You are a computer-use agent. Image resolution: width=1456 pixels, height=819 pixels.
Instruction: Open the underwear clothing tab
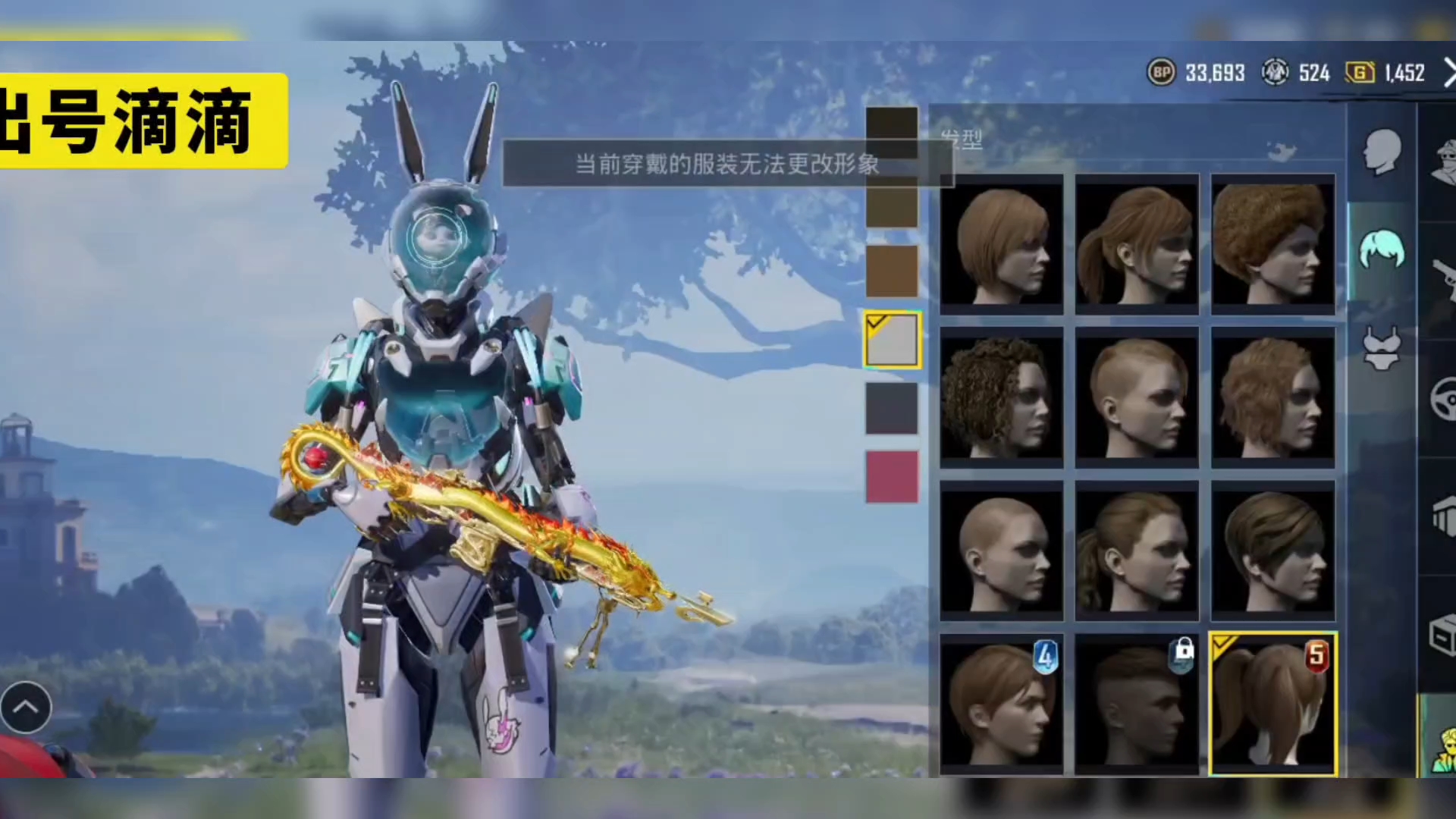click(1382, 349)
